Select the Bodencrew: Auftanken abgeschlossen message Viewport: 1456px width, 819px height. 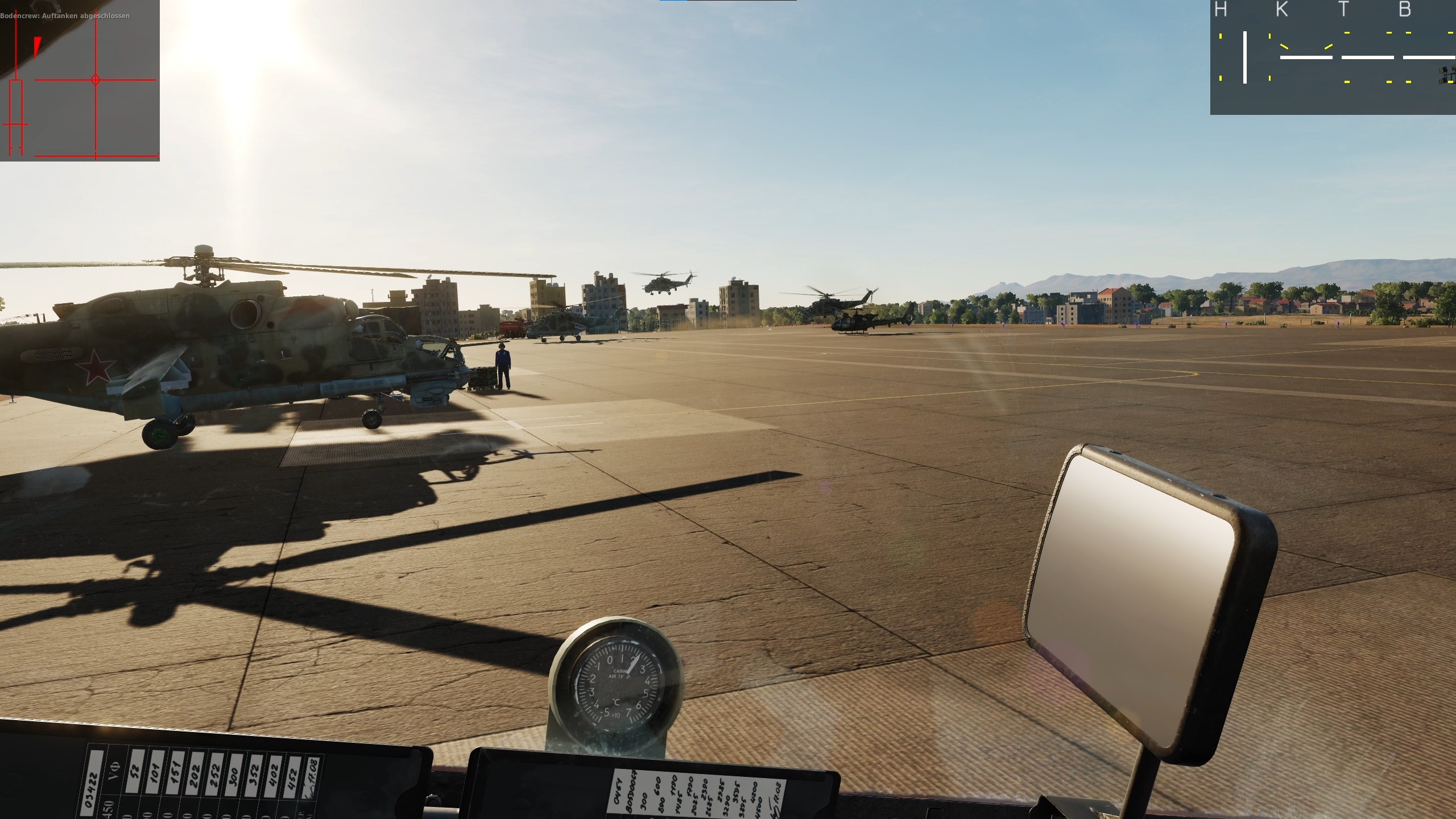pyautogui.click(x=65, y=16)
